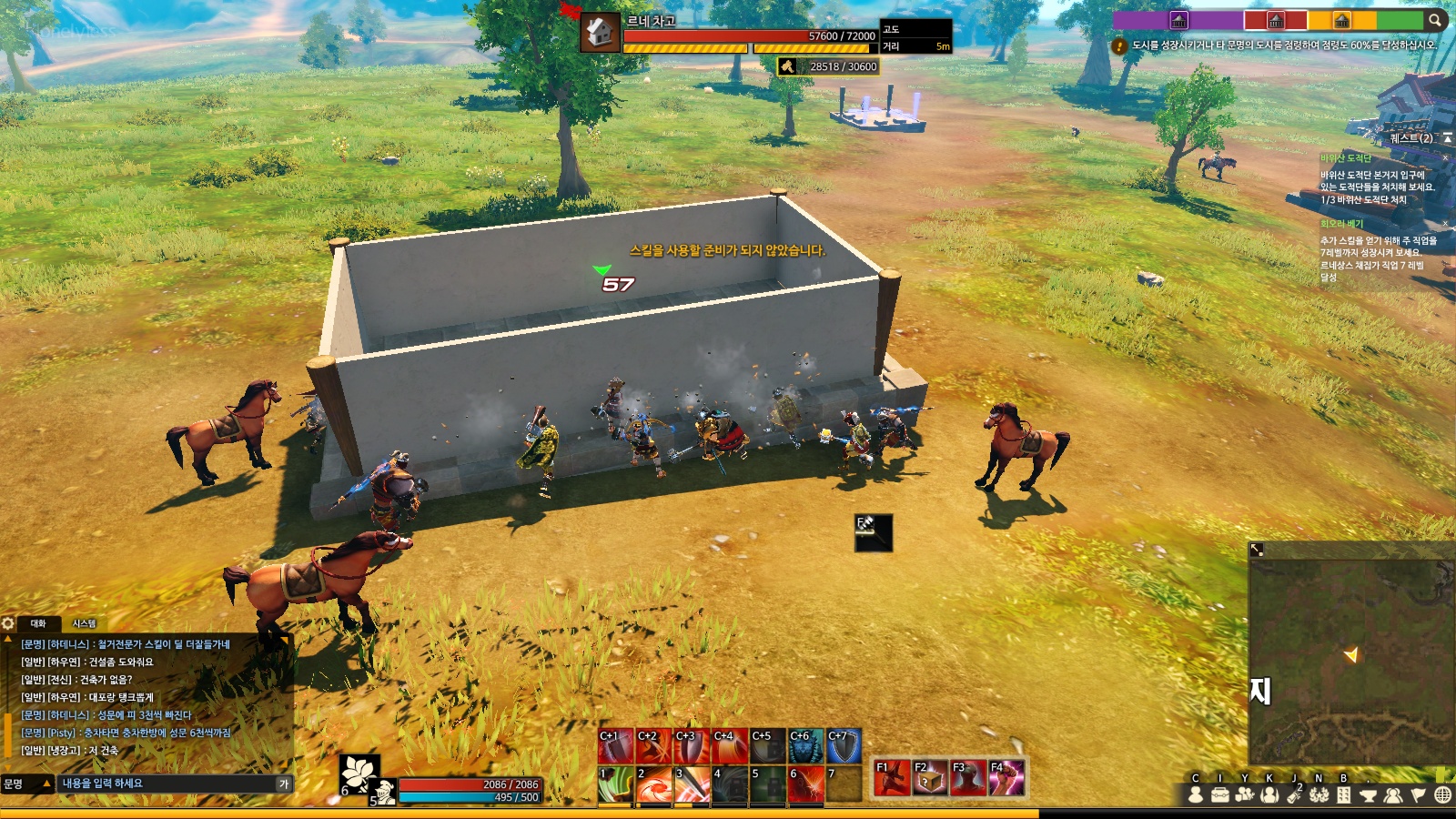Open the 문명 chat channel dropdown
Viewport: 1456px width, 819px height.
click(x=25, y=784)
